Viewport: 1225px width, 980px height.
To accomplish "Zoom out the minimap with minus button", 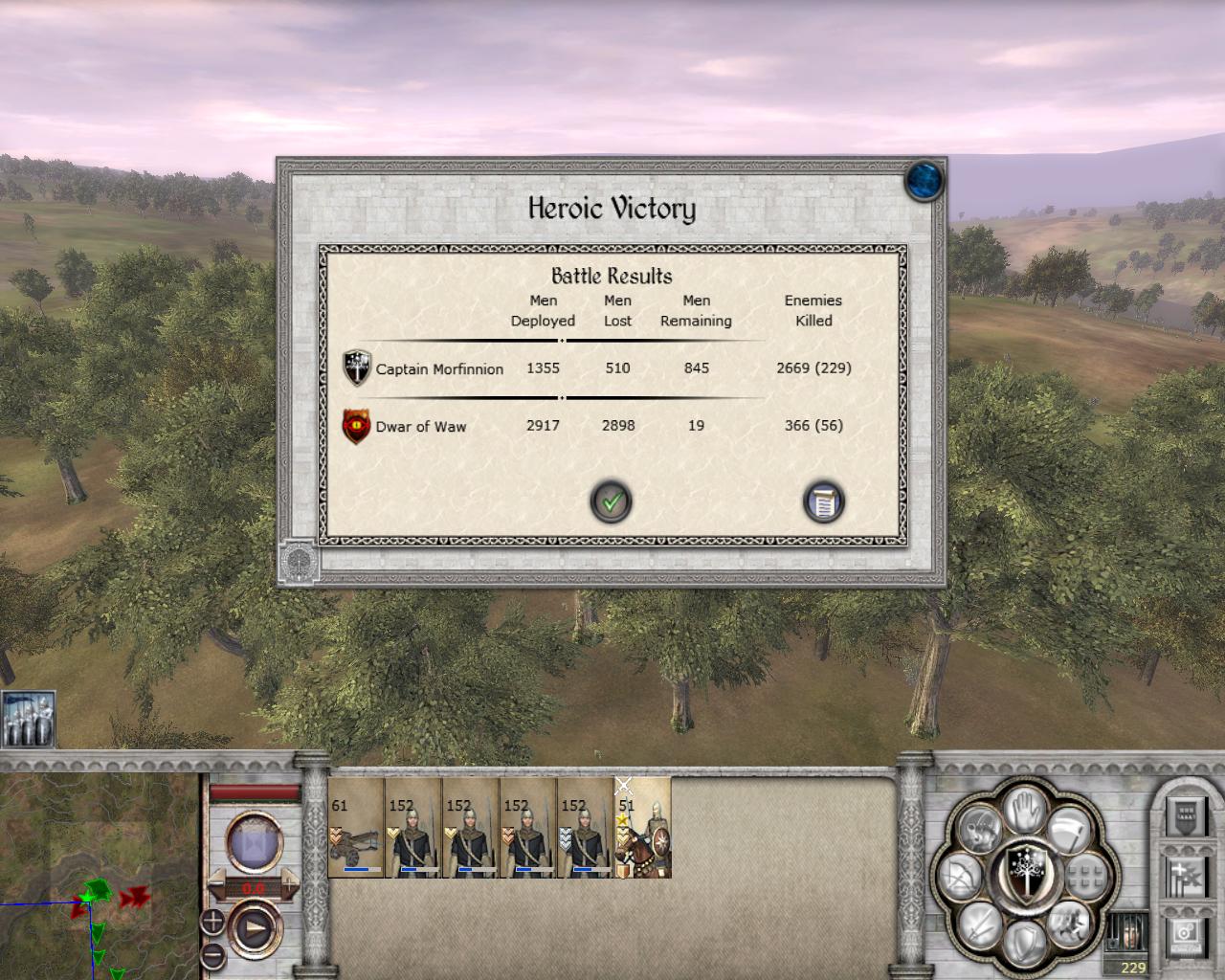I will (212, 954).
